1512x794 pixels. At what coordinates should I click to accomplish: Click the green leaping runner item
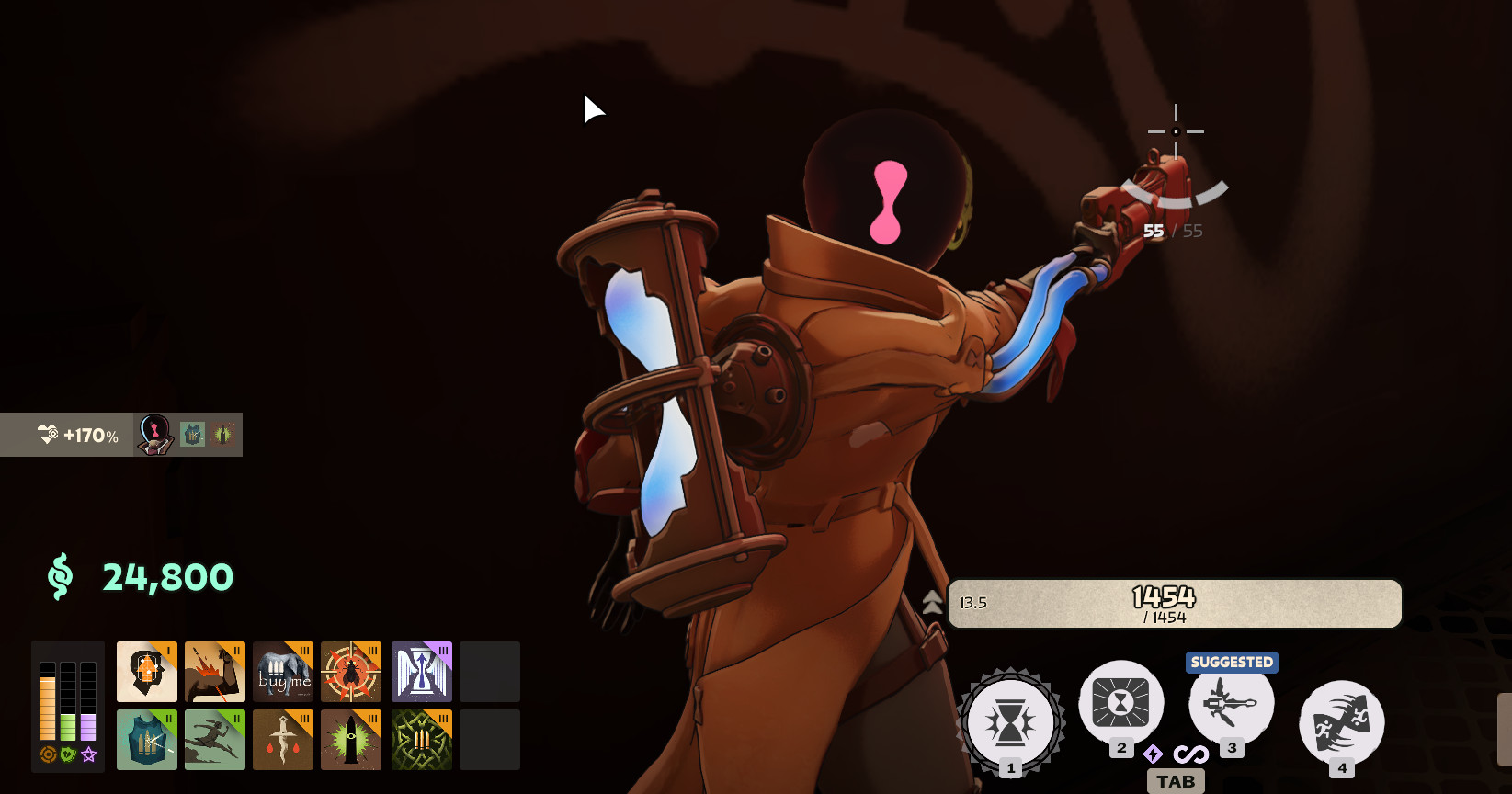pos(215,740)
